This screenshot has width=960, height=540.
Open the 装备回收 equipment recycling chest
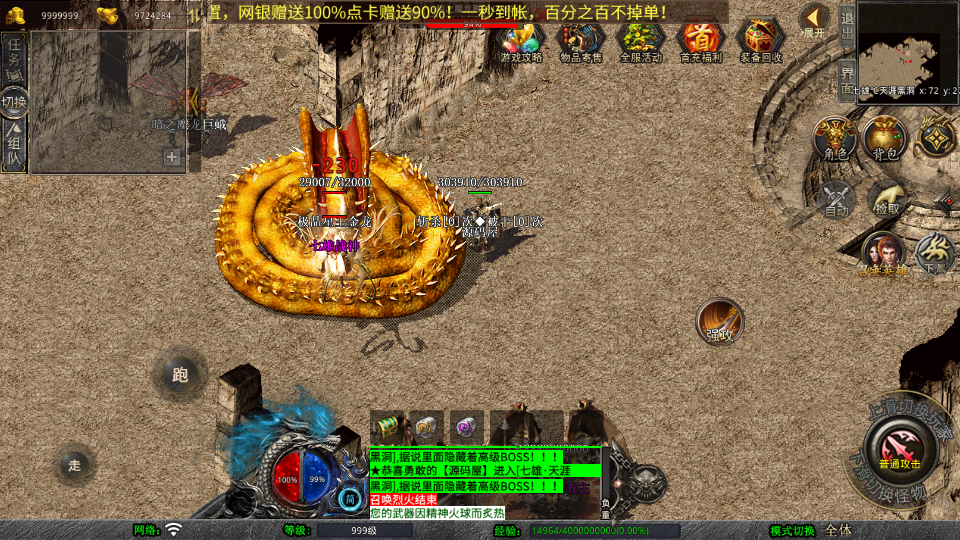point(761,40)
